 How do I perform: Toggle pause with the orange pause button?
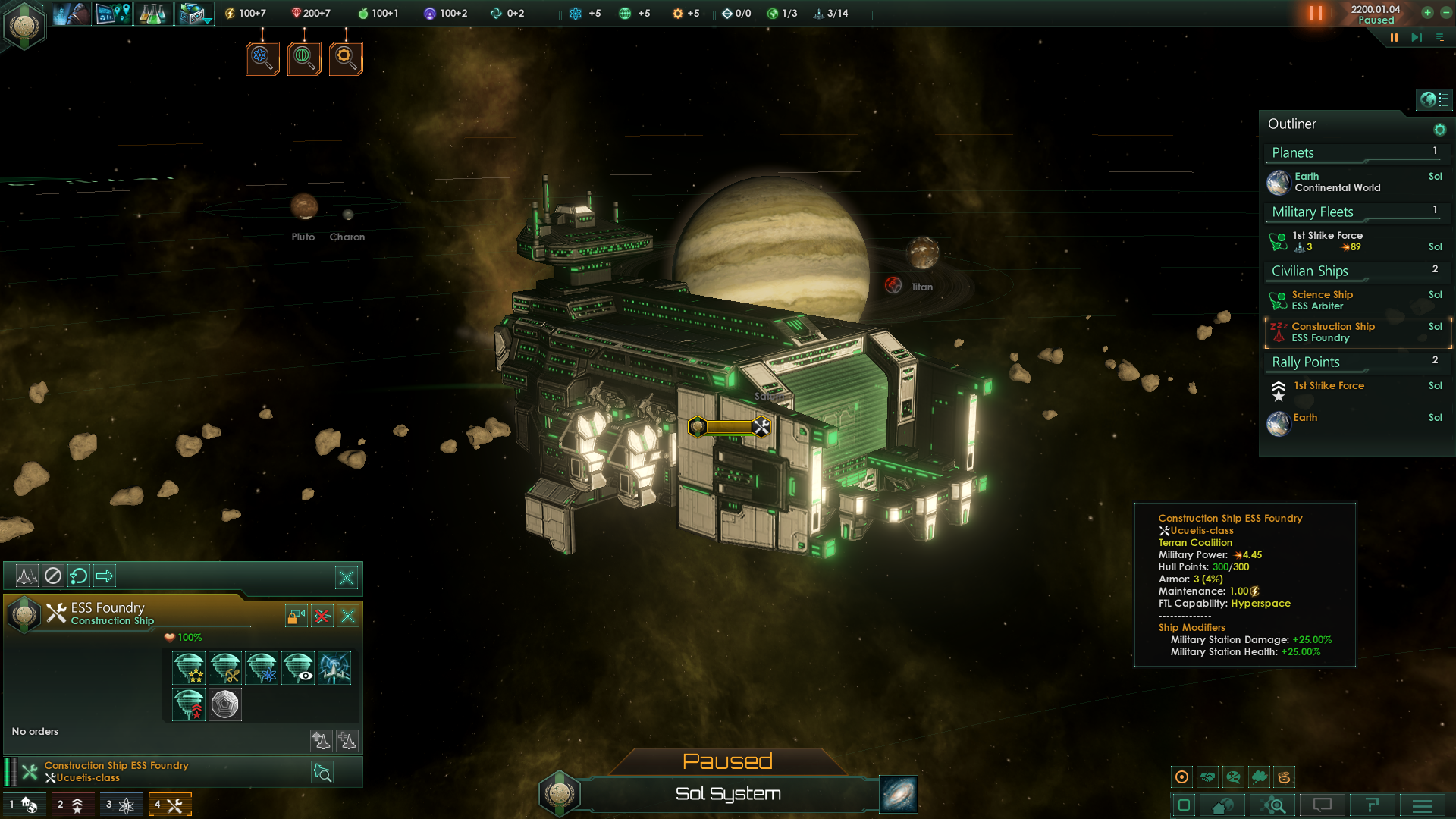pyautogui.click(x=1316, y=14)
